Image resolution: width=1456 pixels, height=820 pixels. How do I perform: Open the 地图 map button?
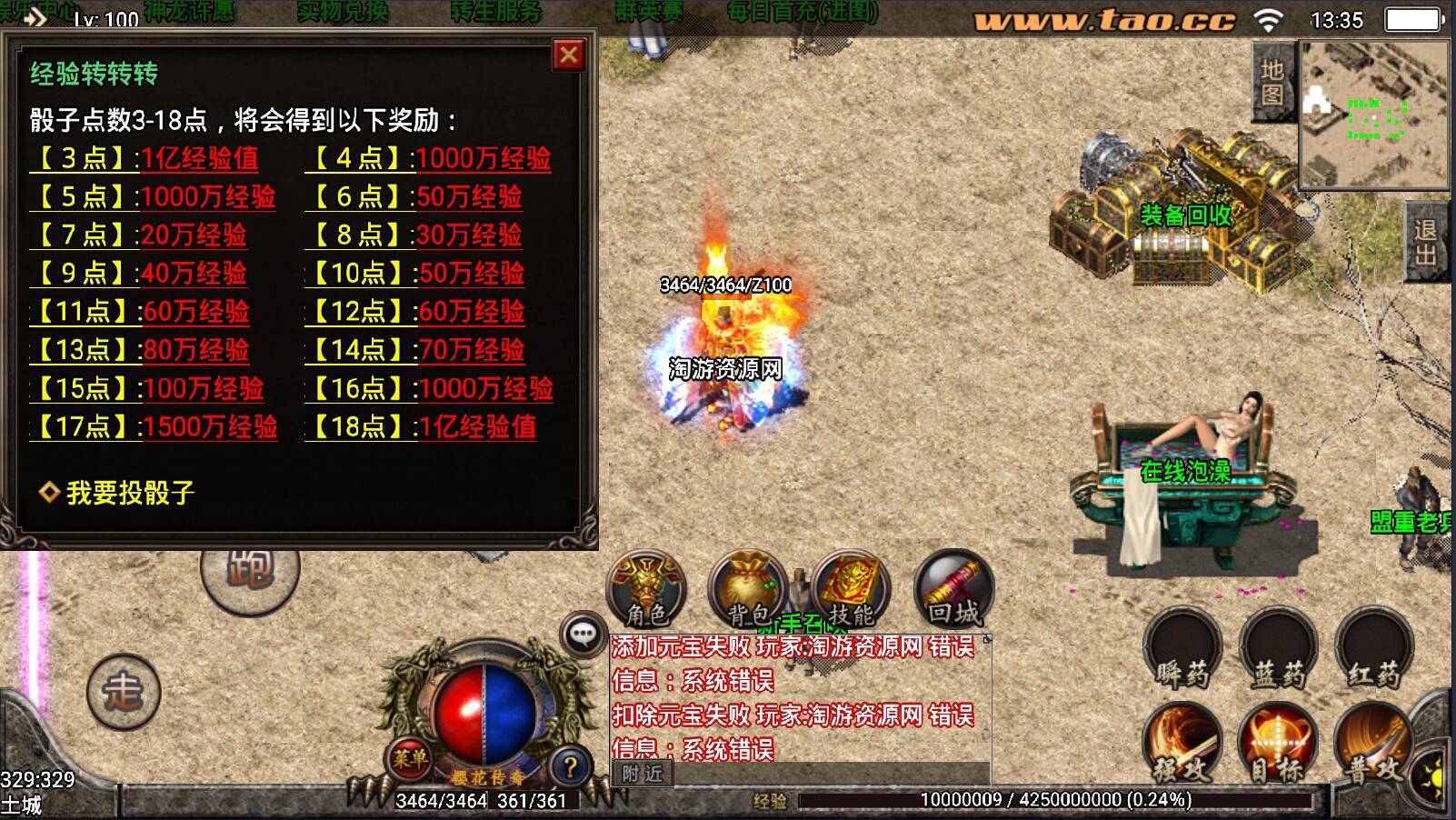[1272, 82]
